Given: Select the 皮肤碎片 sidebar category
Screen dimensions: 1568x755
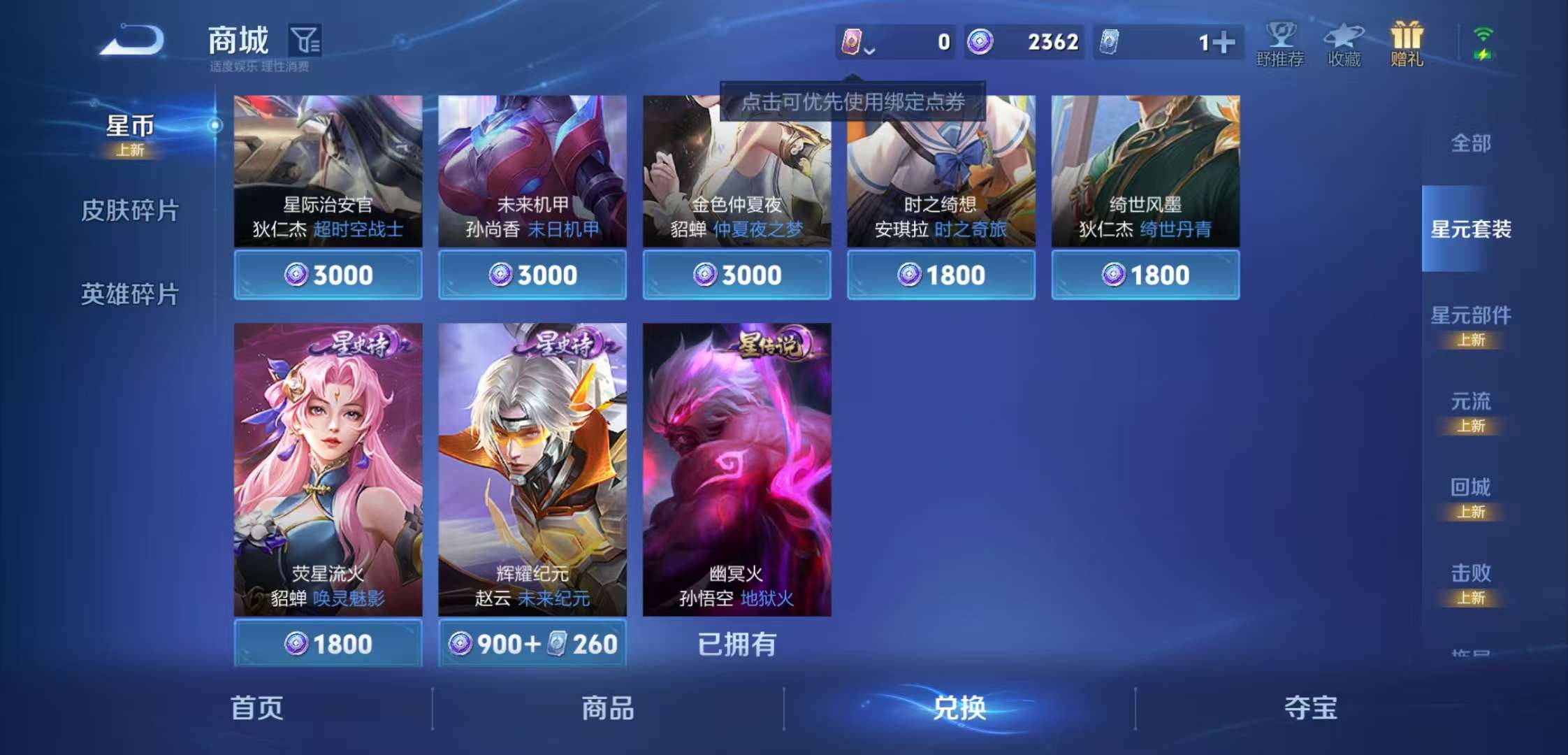Looking at the screenshot, I should click(130, 210).
